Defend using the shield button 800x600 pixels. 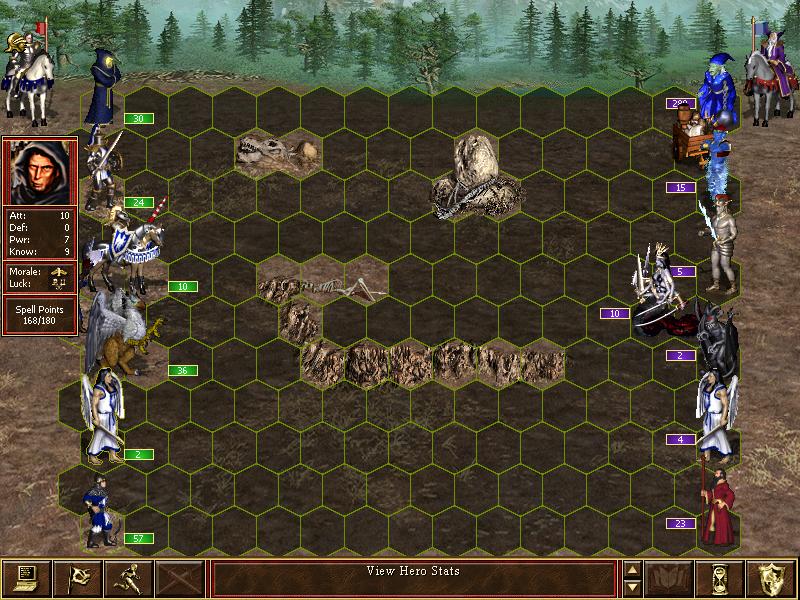pos(772,577)
